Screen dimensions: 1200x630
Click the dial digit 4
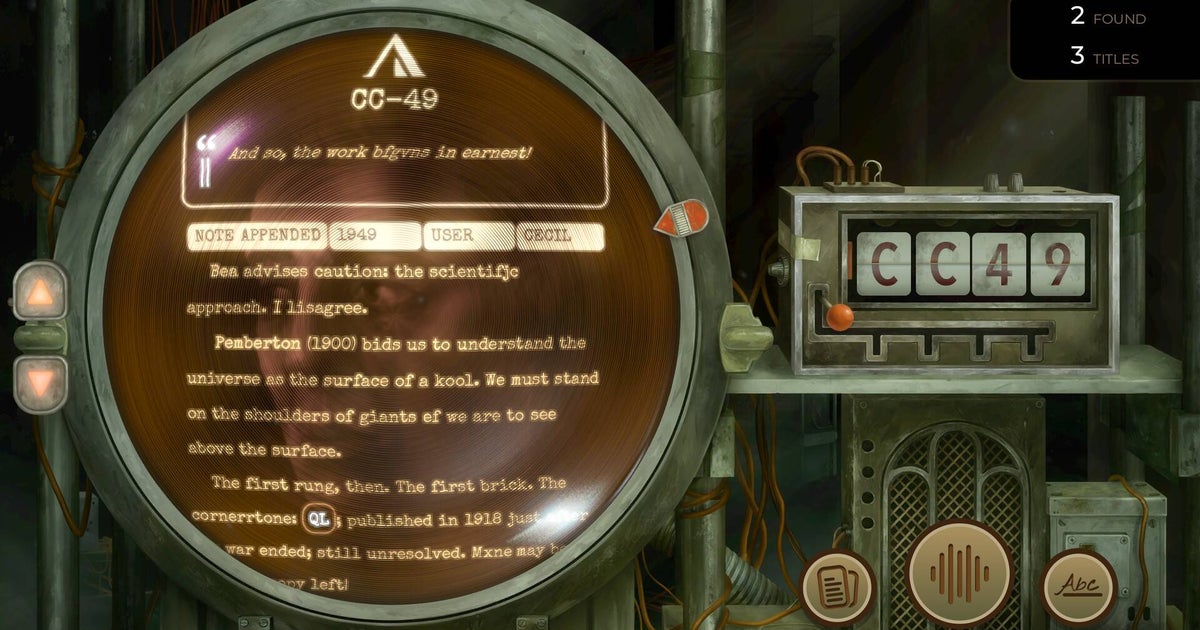click(x=999, y=264)
